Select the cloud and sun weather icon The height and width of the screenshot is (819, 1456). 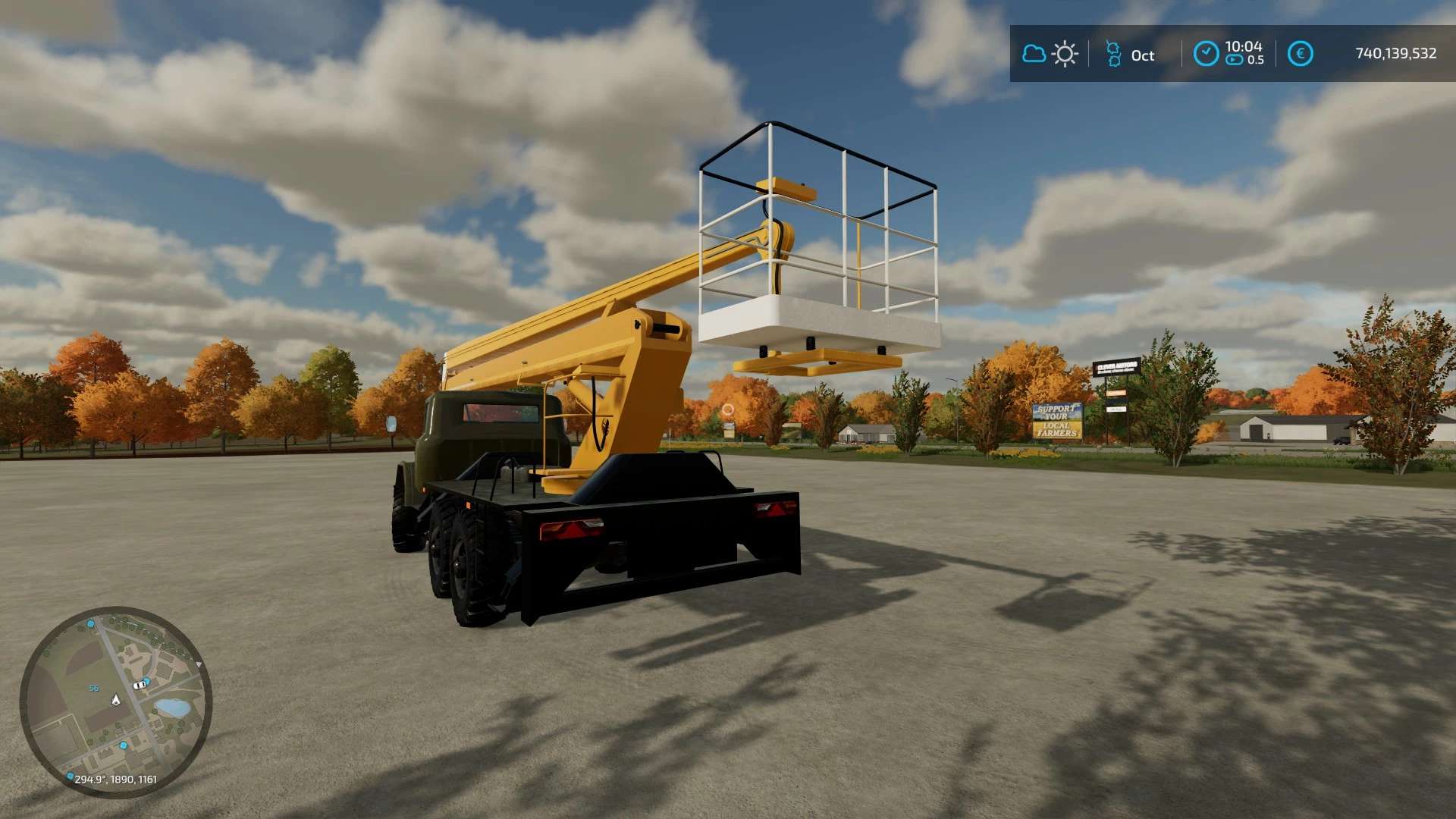point(1050,54)
